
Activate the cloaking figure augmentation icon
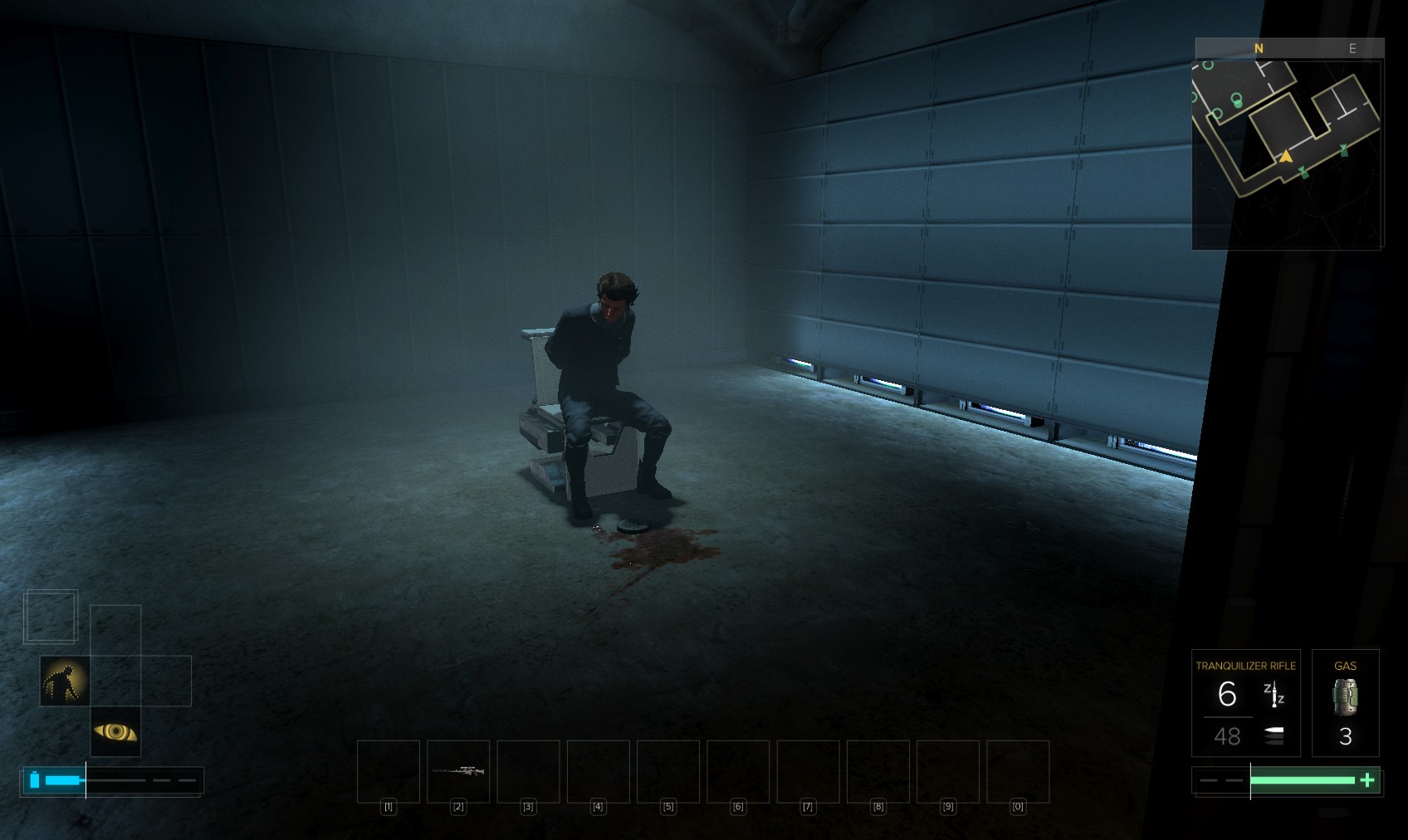click(65, 681)
